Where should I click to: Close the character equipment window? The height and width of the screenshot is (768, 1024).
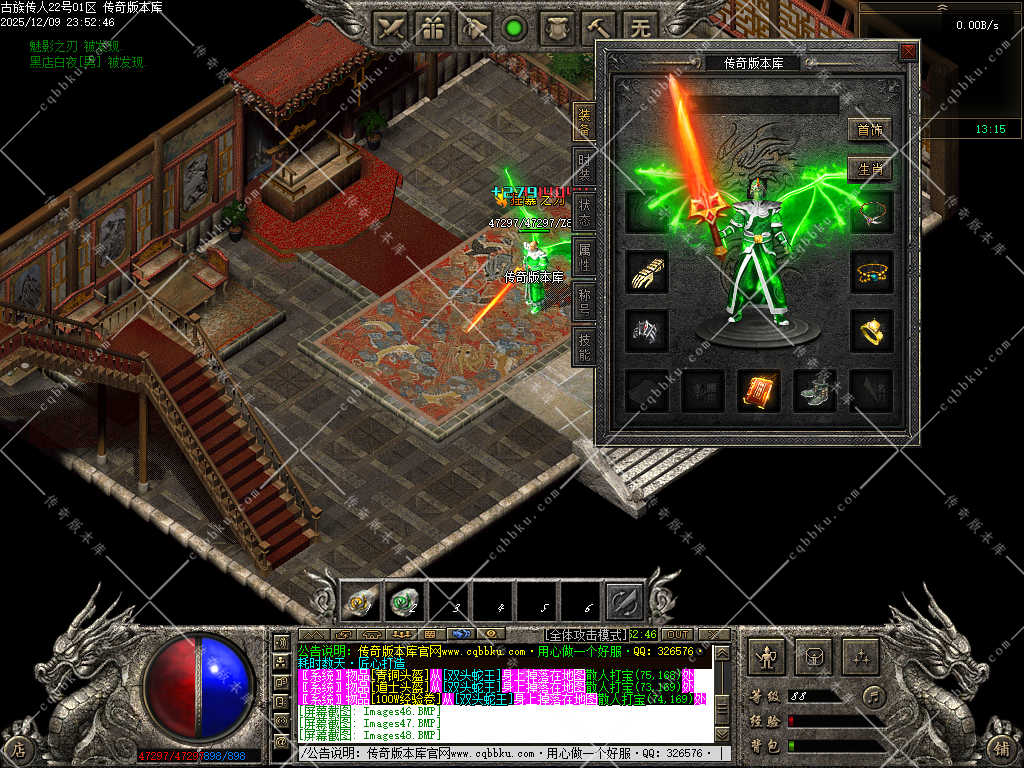pyautogui.click(x=908, y=51)
